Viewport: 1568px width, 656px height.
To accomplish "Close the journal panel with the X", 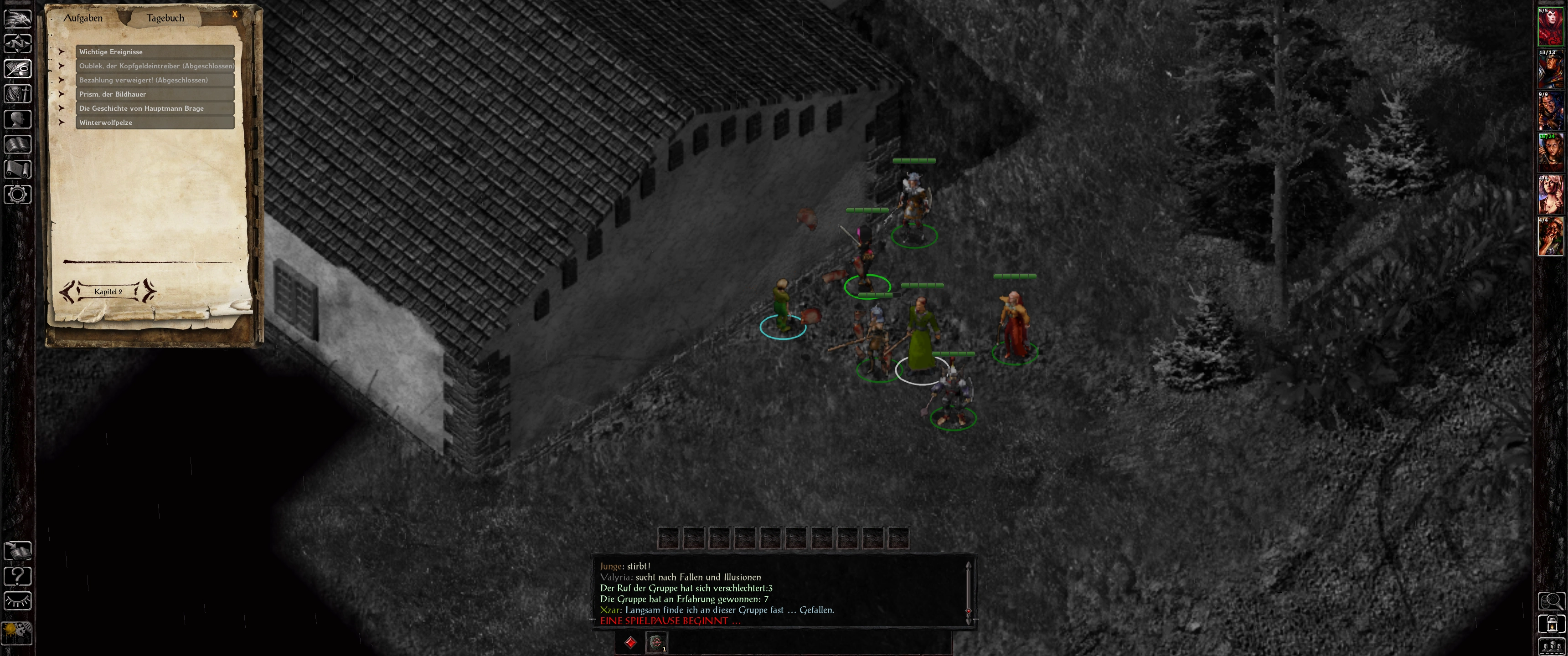I will 235,14.
